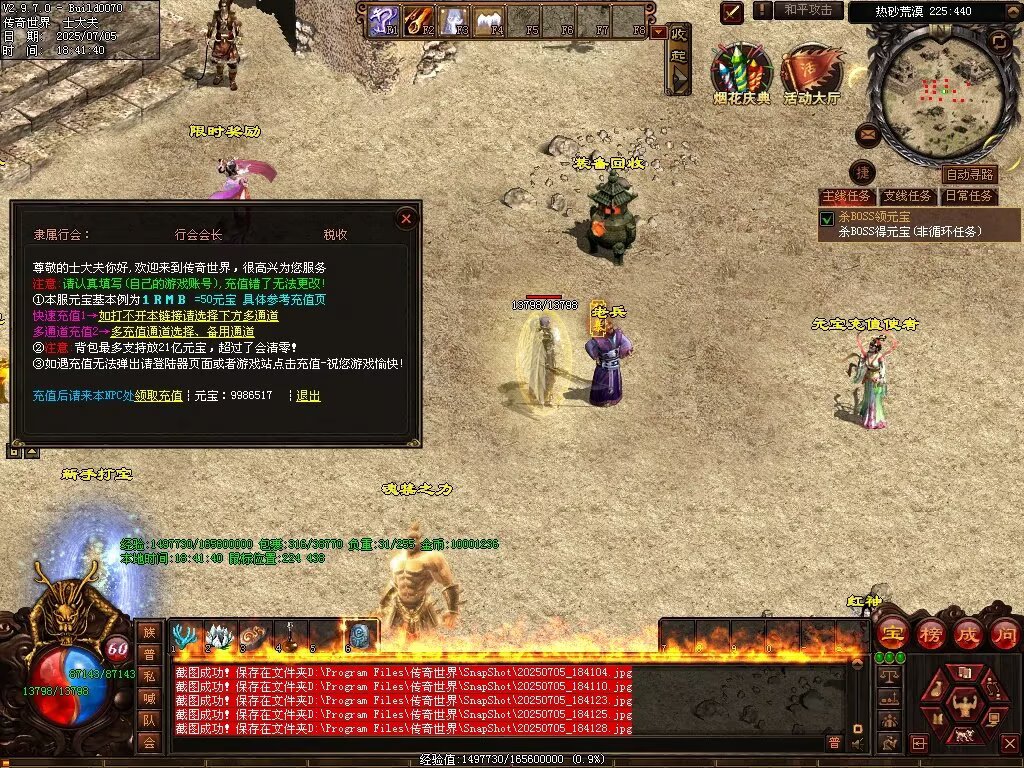Open the mail envelope icon

(x=867, y=133)
